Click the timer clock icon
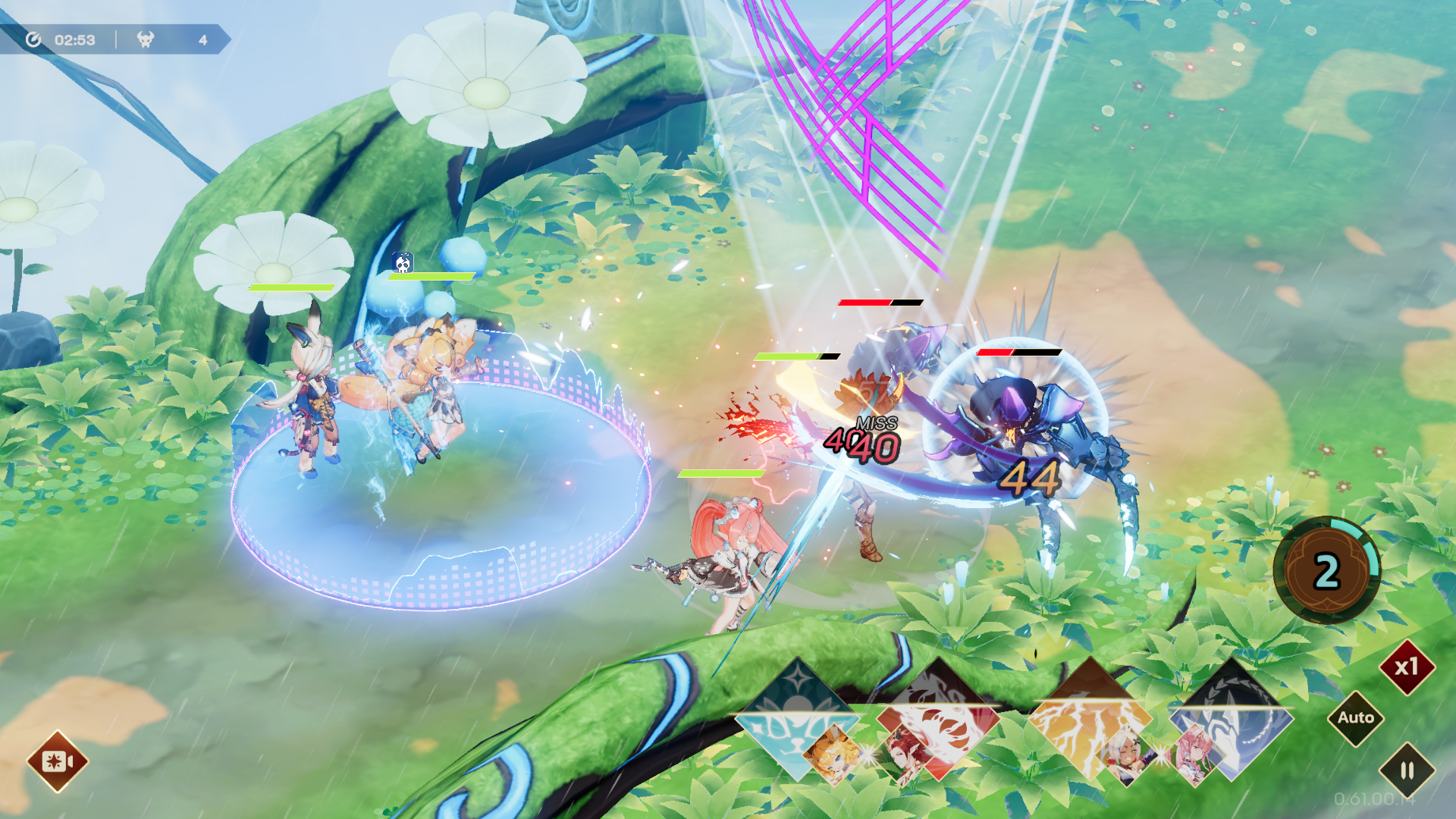The width and height of the screenshot is (1456, 819). point(32,40)
